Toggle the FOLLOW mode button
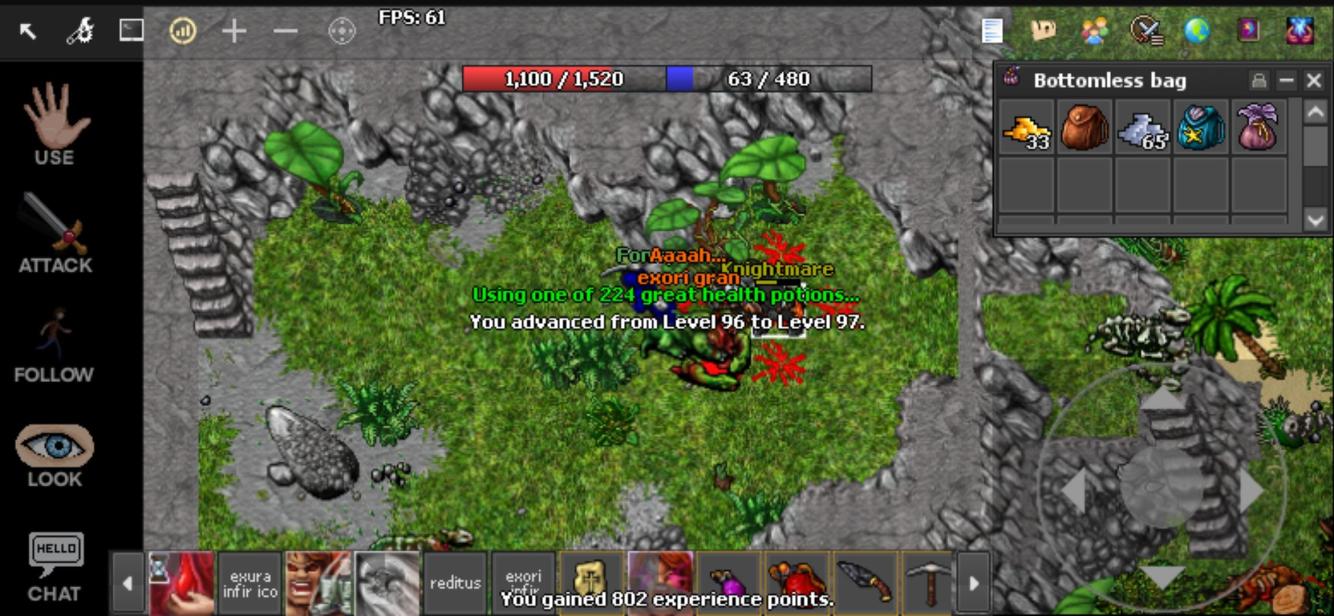This screenshot has width=1334, height=616. coord(54,345)
